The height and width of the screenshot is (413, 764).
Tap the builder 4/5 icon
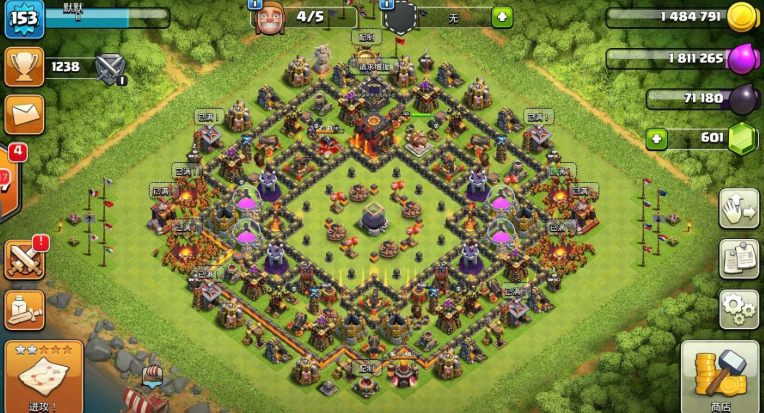click(x=268, y=18)
